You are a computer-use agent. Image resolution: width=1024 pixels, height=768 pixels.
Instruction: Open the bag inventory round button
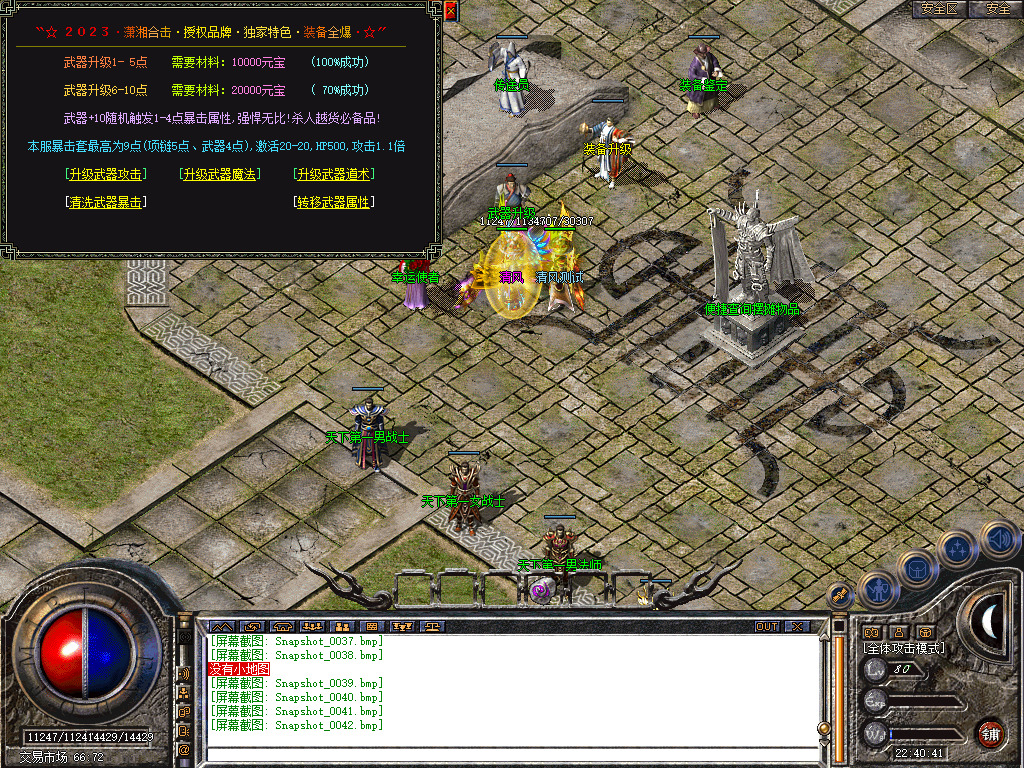pos(917,568)
